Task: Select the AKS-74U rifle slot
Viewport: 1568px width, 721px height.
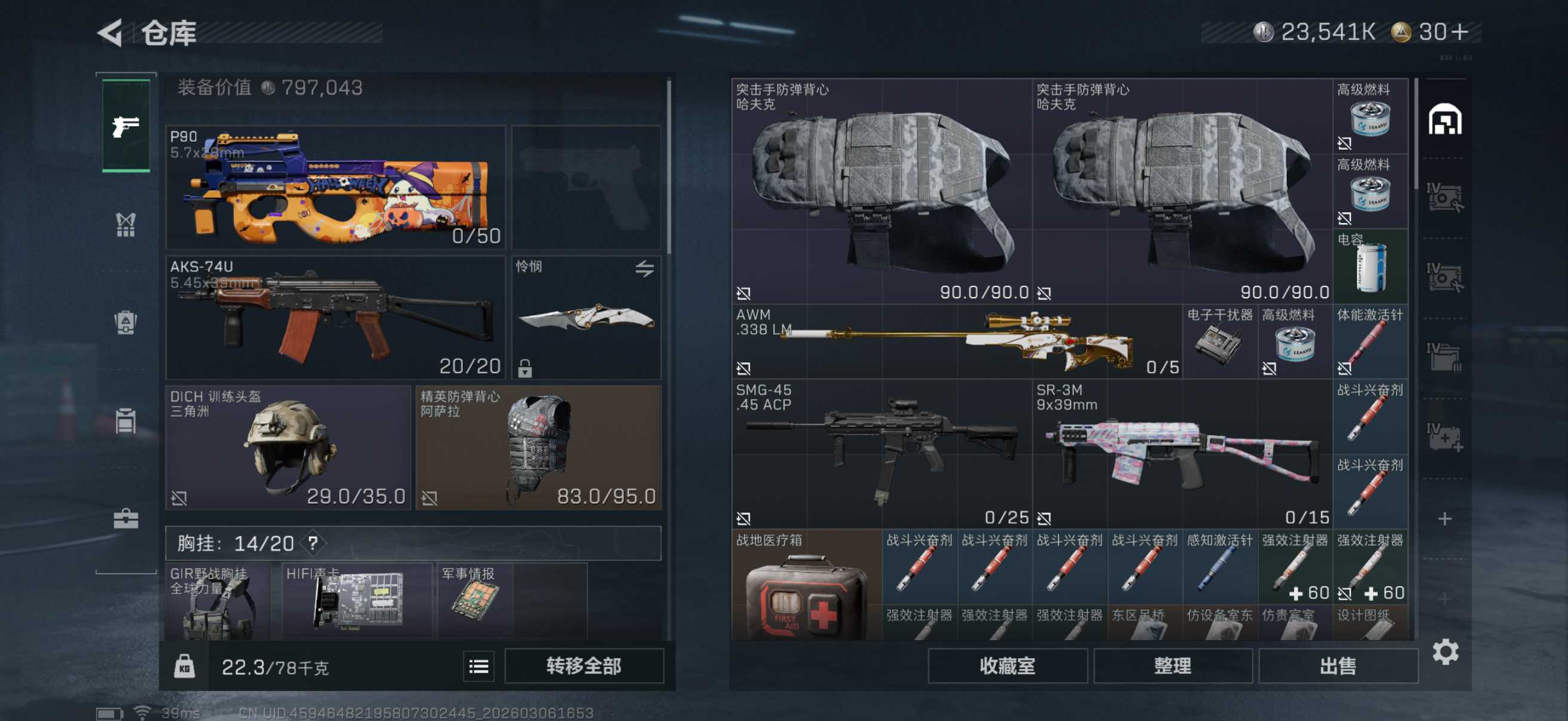Action: point(335,317)
